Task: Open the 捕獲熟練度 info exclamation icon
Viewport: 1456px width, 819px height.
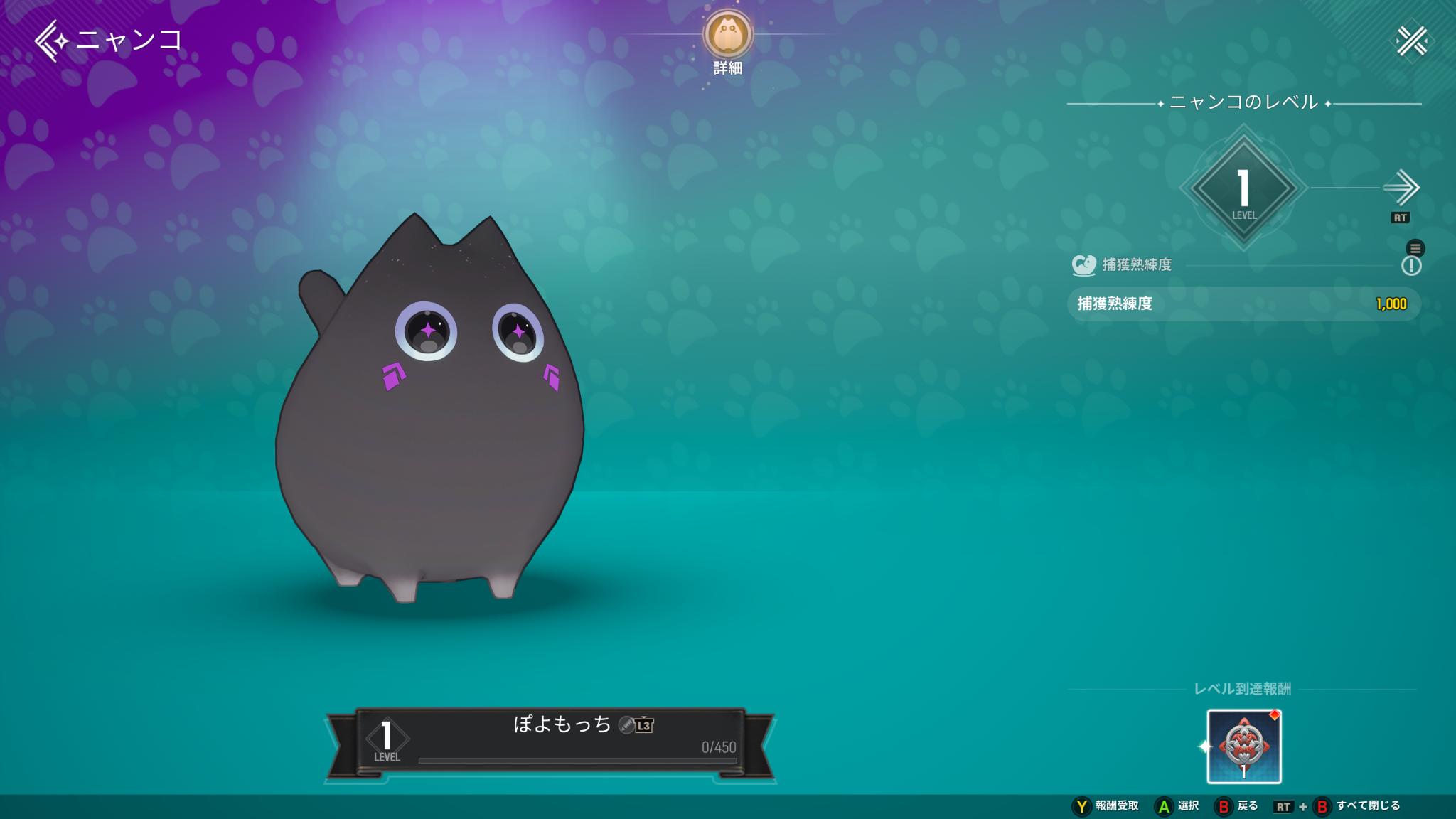Action: 1410,266
